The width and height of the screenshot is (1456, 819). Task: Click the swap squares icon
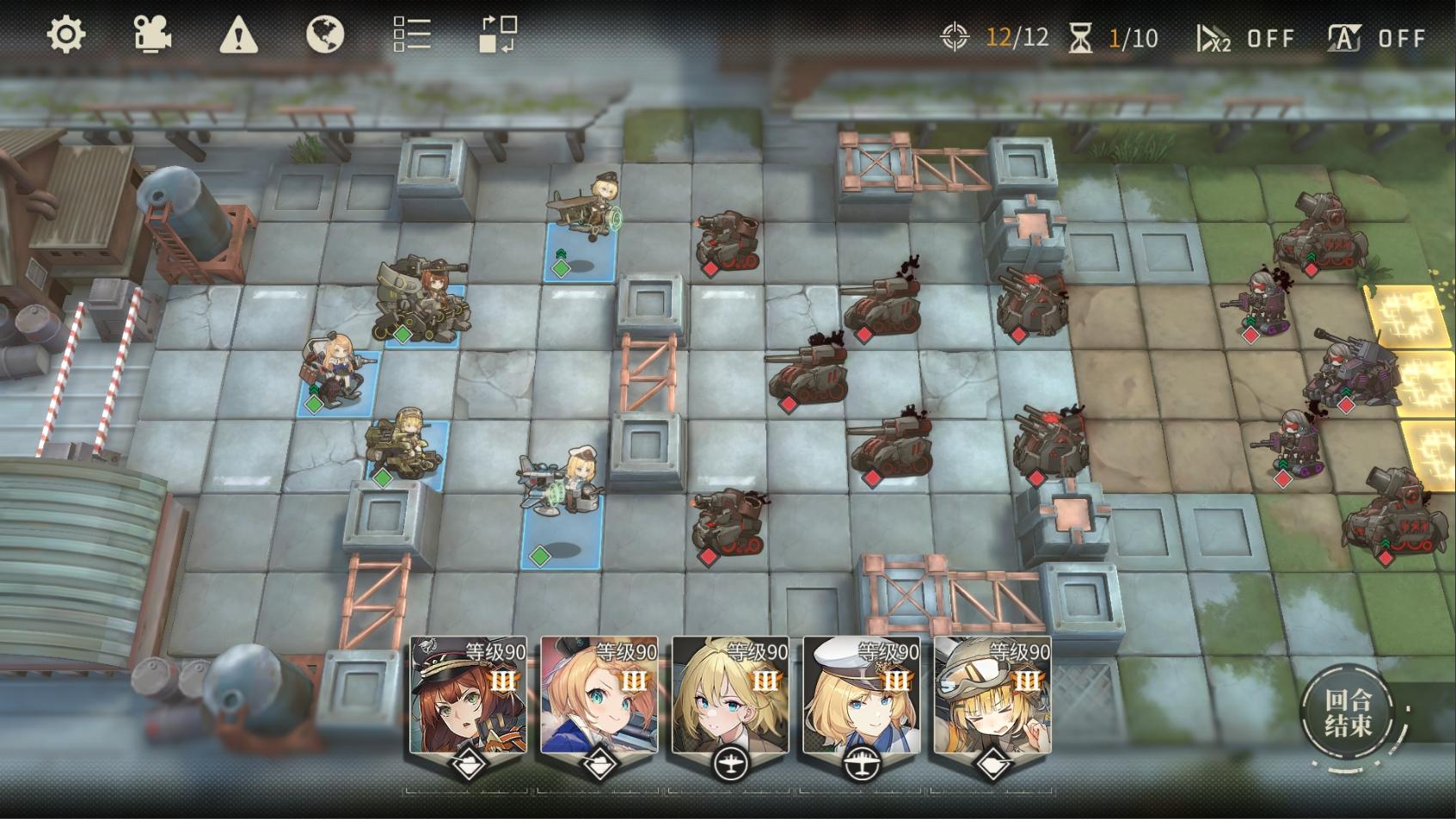(498, 35)
